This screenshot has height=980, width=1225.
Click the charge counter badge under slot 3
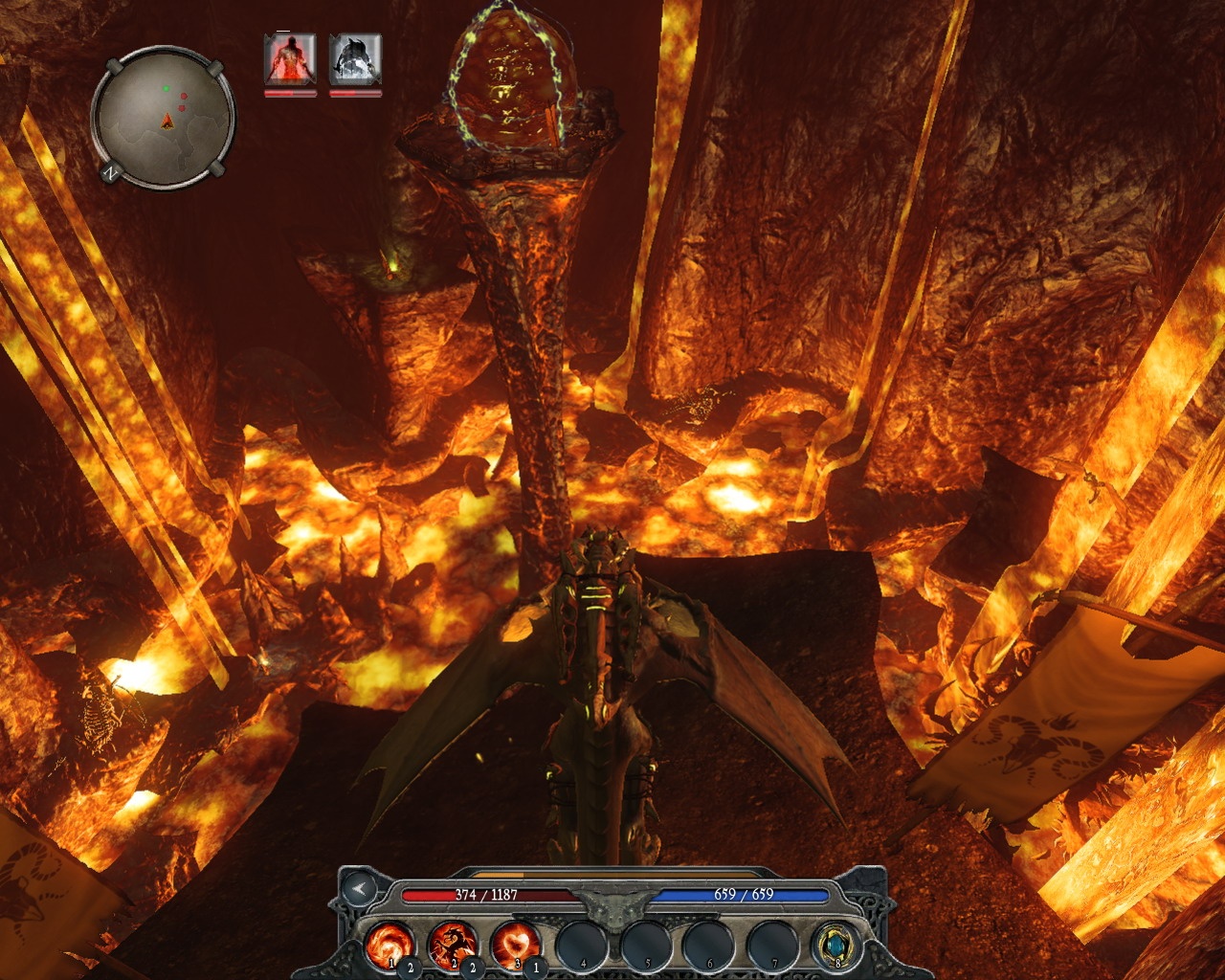point(534,968)
